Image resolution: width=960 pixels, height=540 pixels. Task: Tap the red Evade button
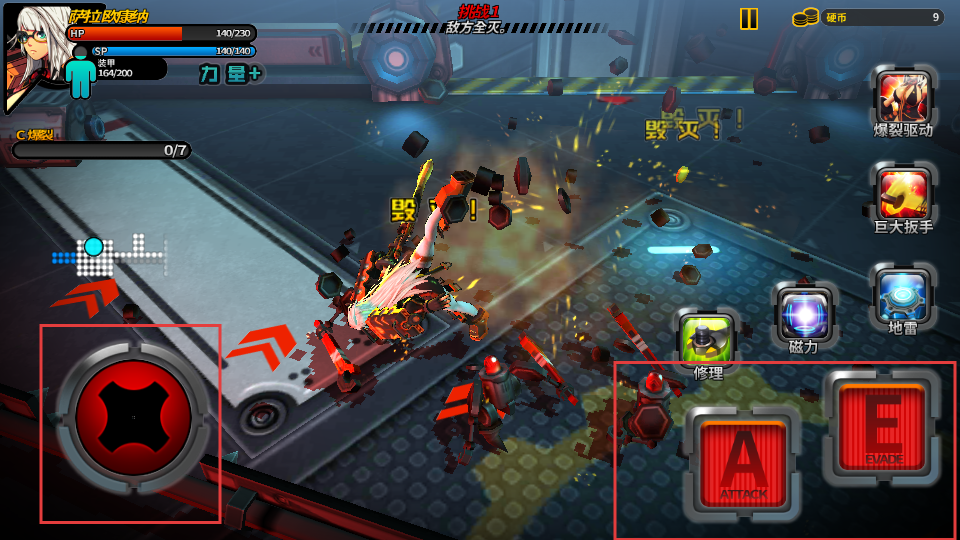pos(882,427)
